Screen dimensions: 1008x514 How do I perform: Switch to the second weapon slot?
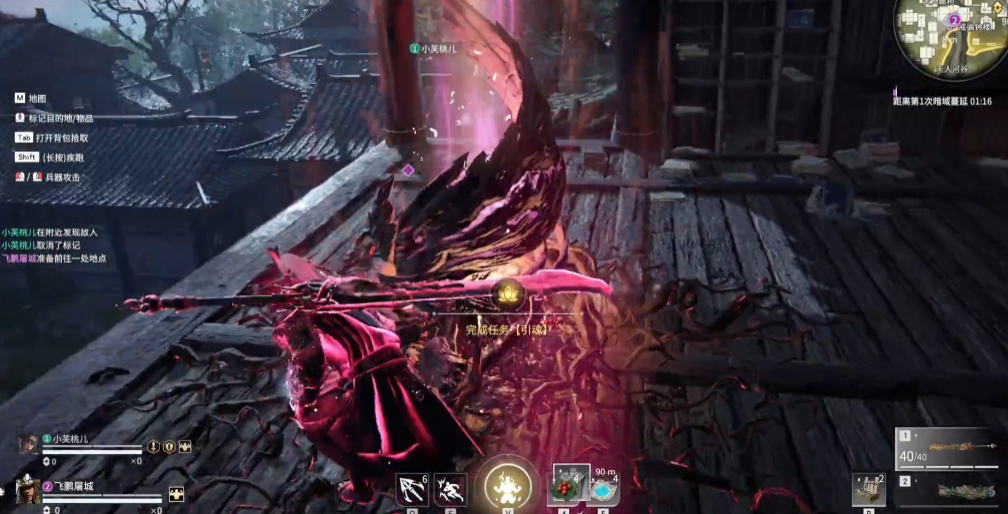pyautogui.click(x=952, y=491)
